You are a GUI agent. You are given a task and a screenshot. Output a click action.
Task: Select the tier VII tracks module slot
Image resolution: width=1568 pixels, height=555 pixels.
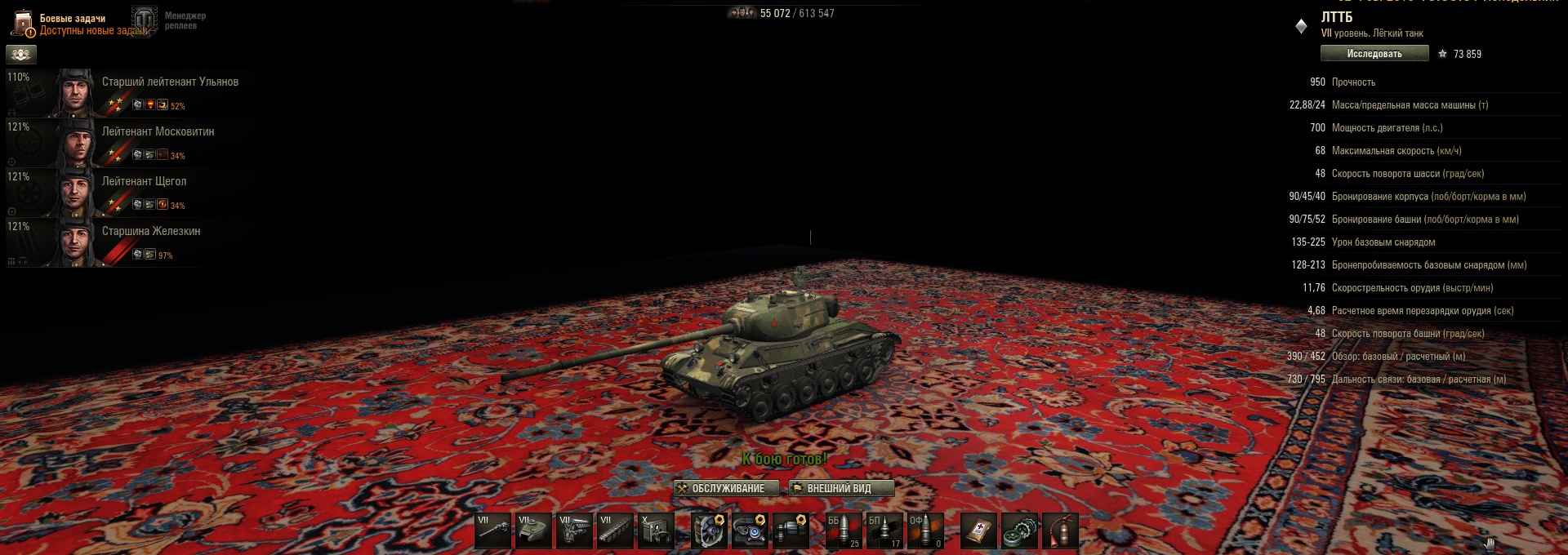pyautogui.click(x=616, y=531)
